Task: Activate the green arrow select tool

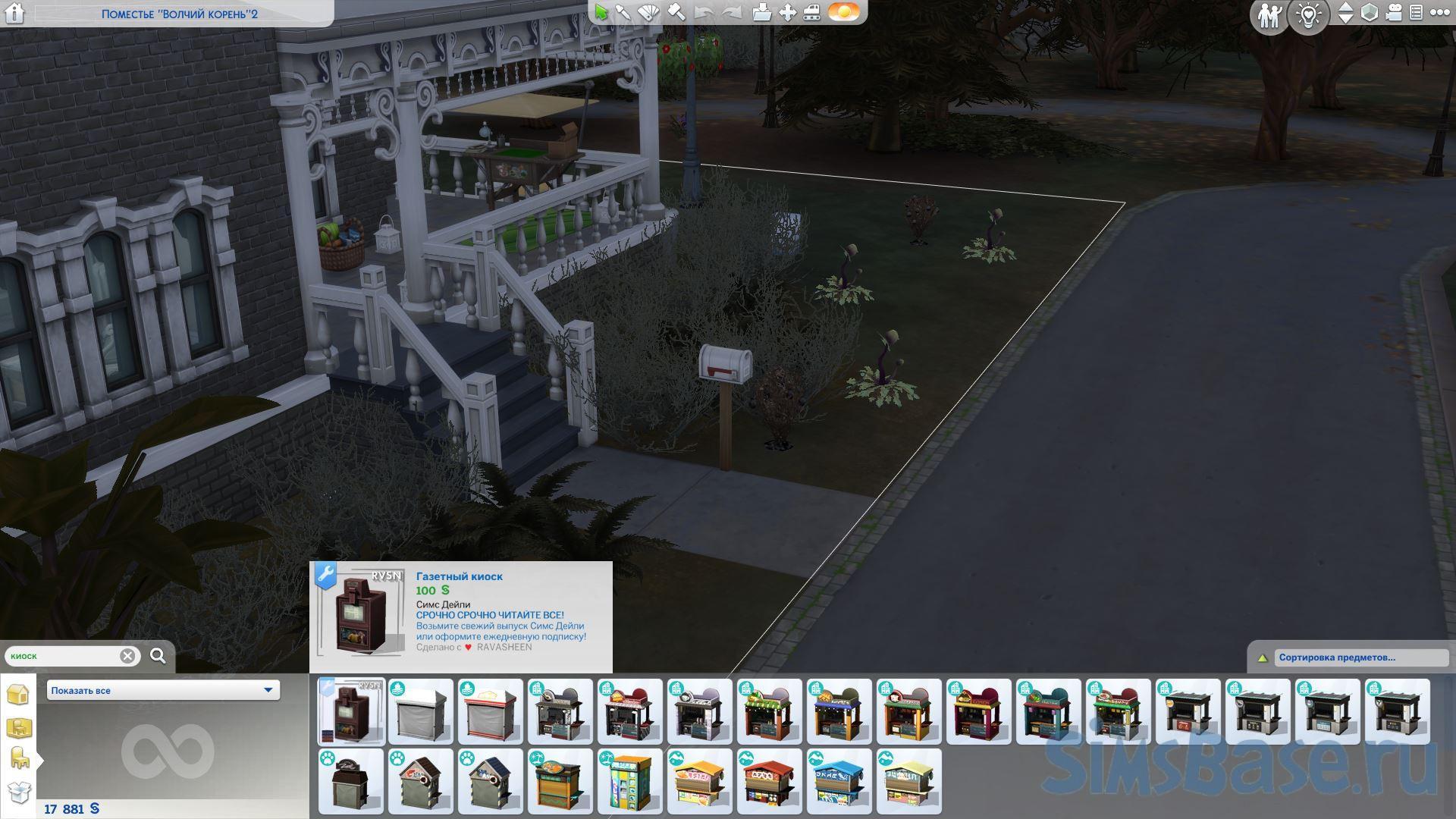Action: [x=601, y=13]
